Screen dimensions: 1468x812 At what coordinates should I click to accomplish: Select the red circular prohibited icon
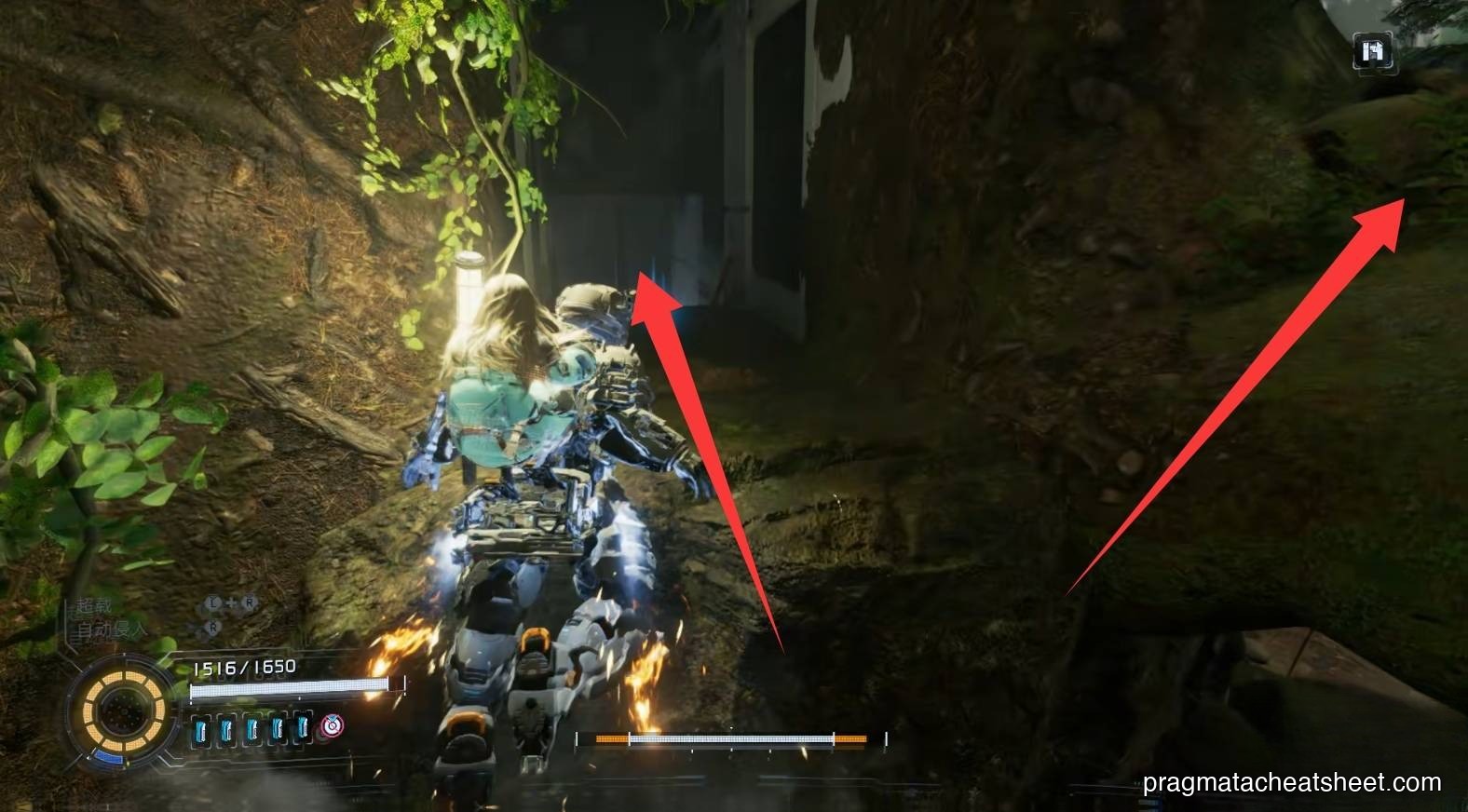coord(331,725)
